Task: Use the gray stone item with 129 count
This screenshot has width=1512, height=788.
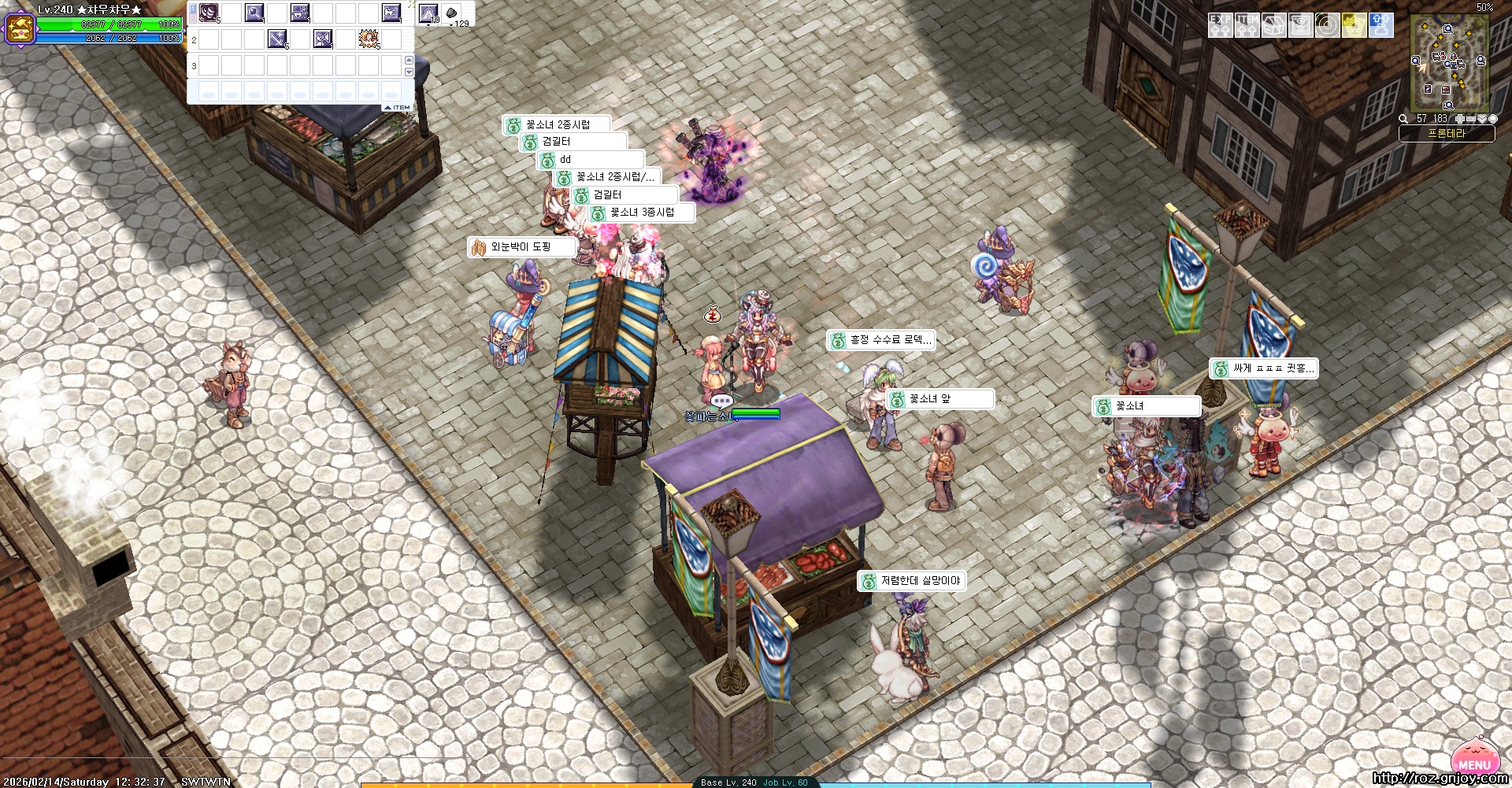Action: [x=452, y=13]
